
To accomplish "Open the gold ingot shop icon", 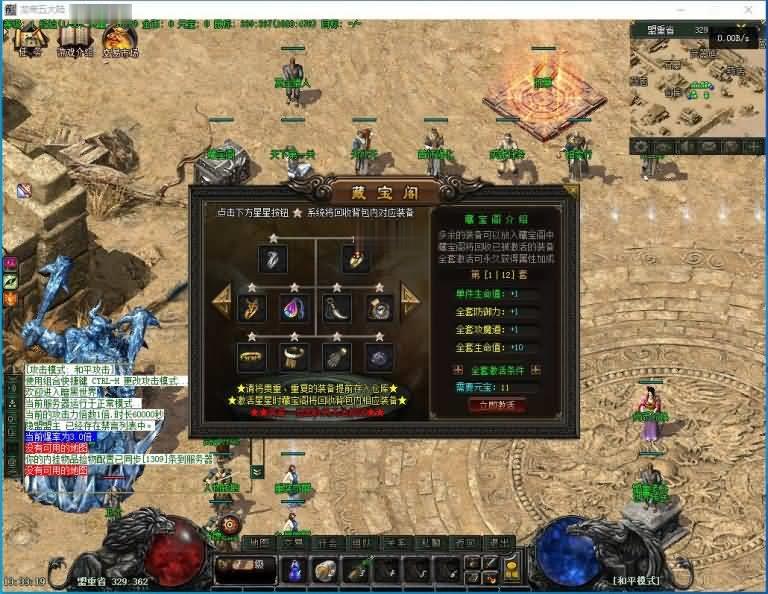I will (x=511, y=570).
